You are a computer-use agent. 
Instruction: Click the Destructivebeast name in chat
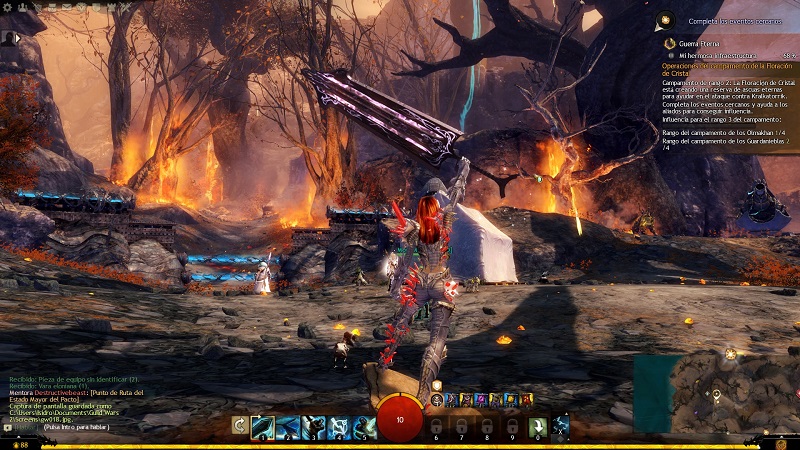pos(64,394)
